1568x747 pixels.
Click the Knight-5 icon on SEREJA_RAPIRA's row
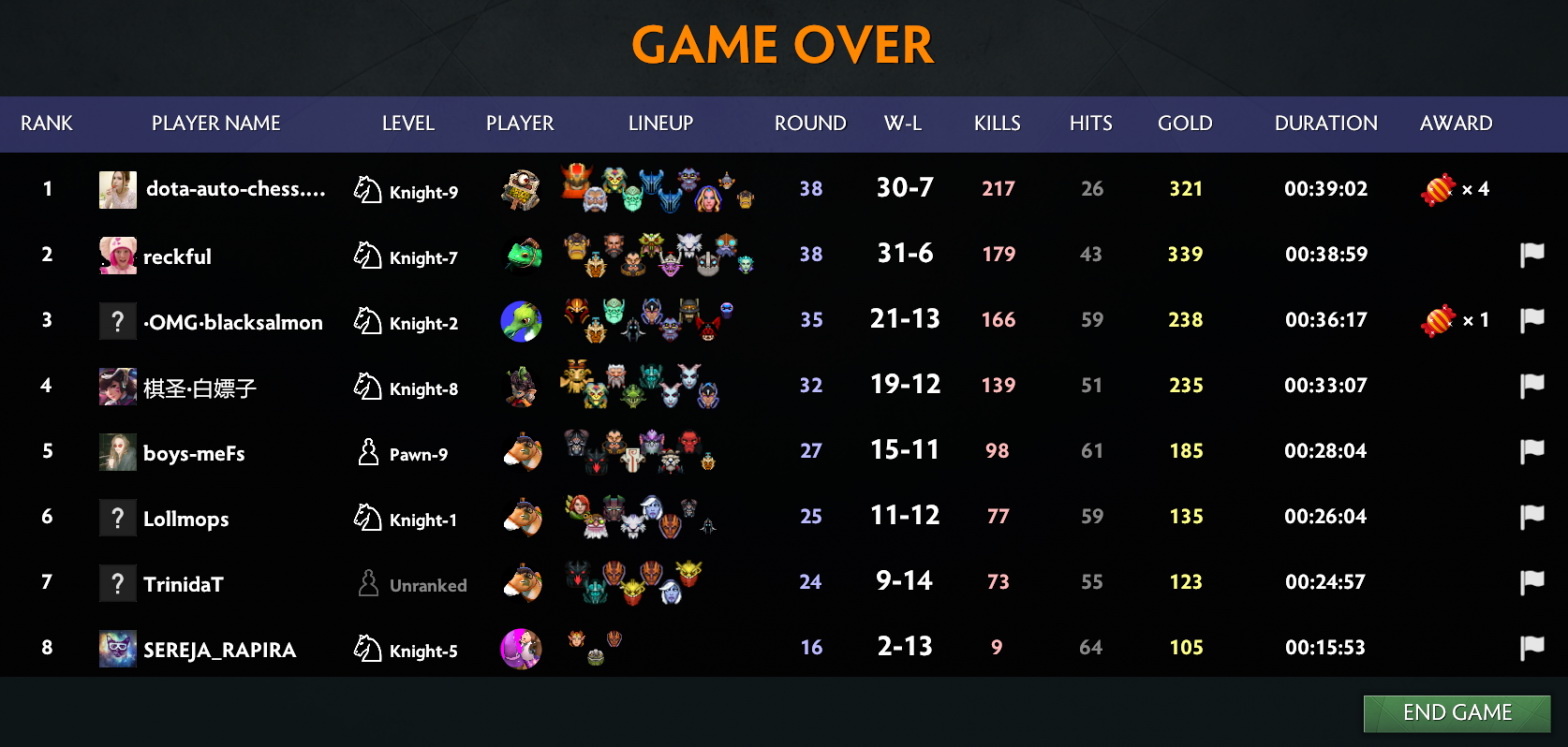click(x=366, y=647)
